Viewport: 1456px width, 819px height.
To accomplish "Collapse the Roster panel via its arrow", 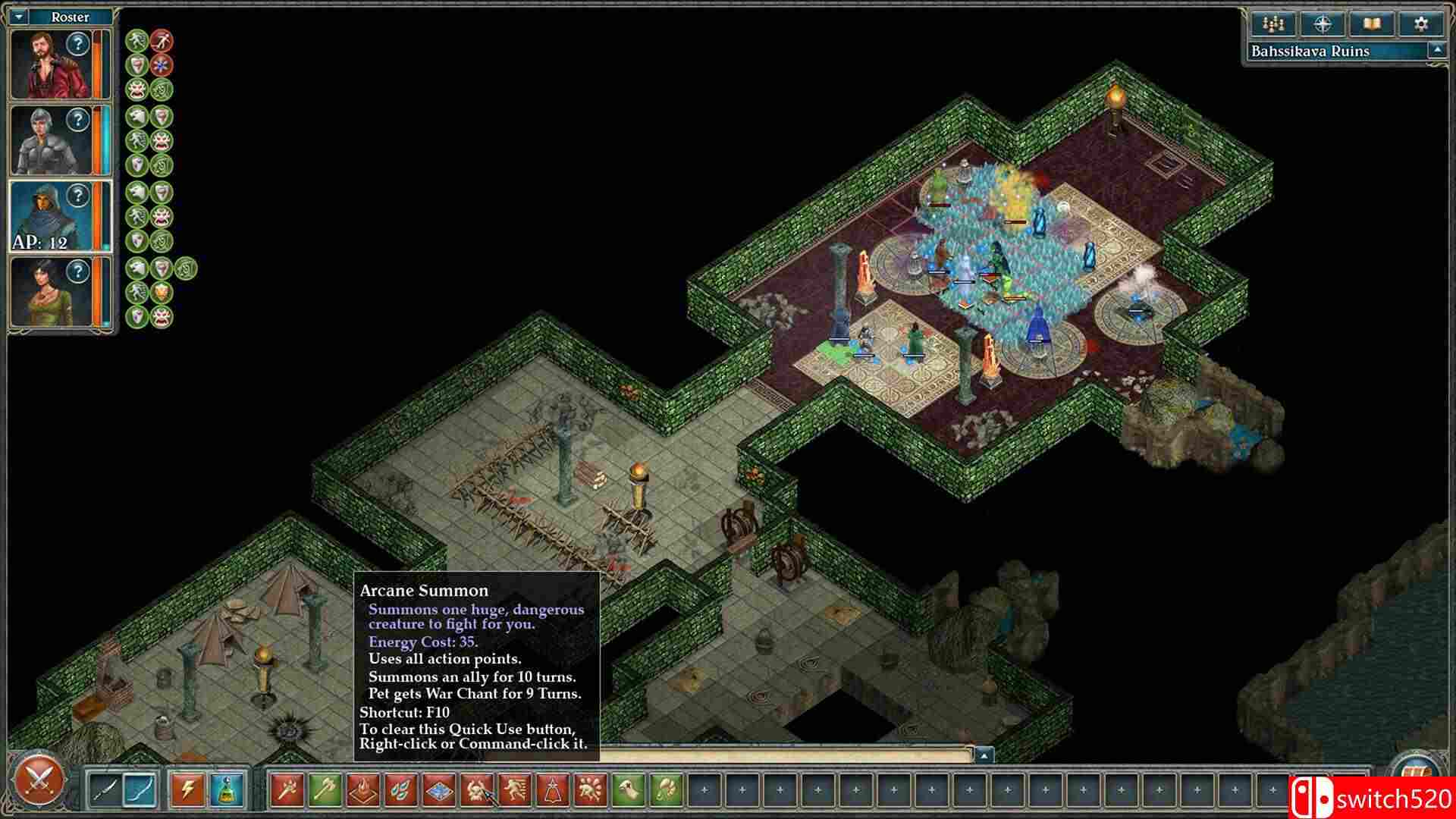I will pos(19,17).
